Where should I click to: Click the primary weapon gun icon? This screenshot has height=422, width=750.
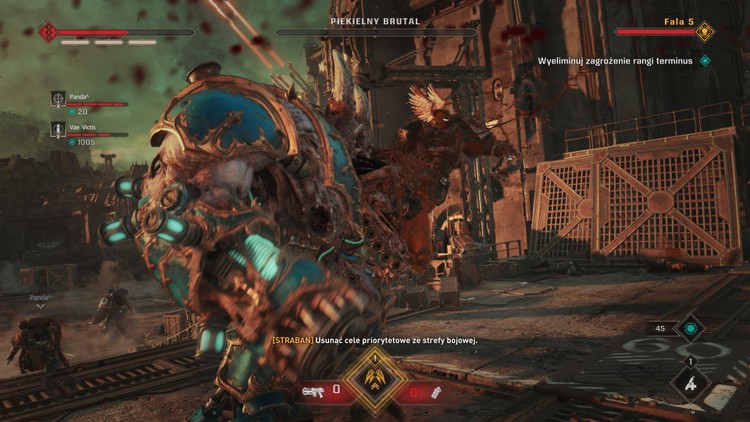[x=313, y=390]
